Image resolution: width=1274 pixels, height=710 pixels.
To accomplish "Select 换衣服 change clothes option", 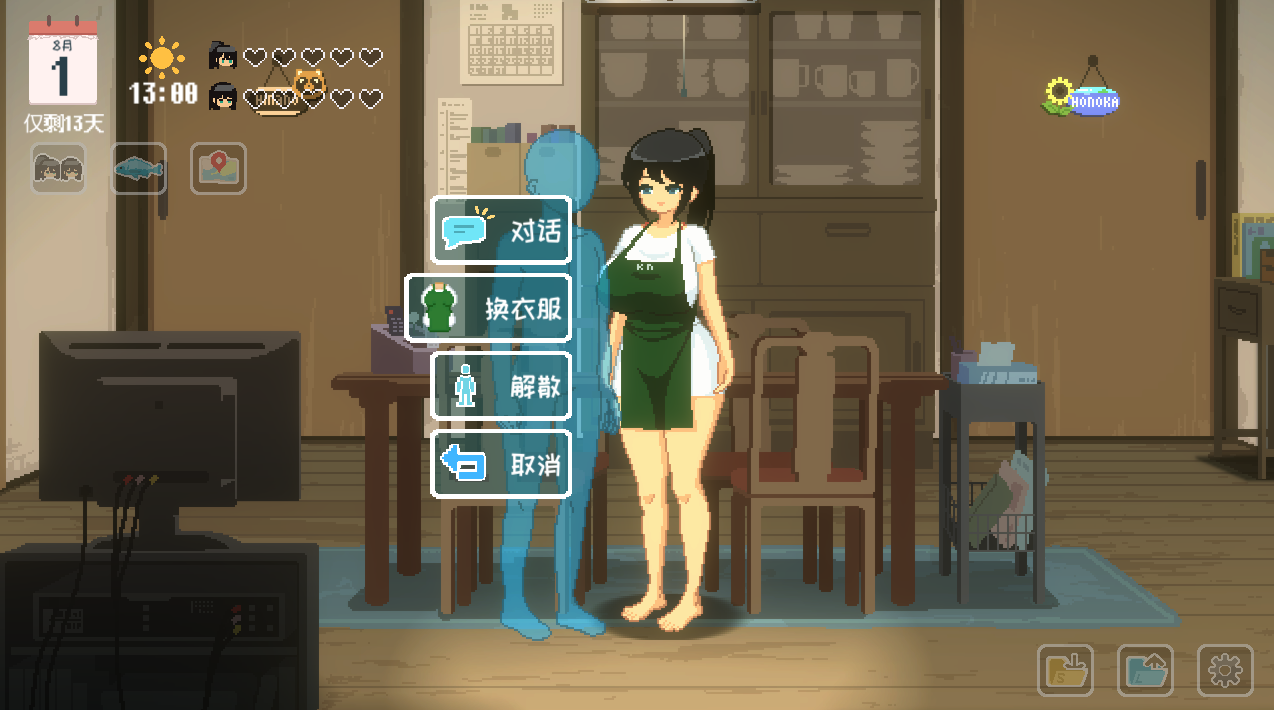I will (x=488, y=308).
